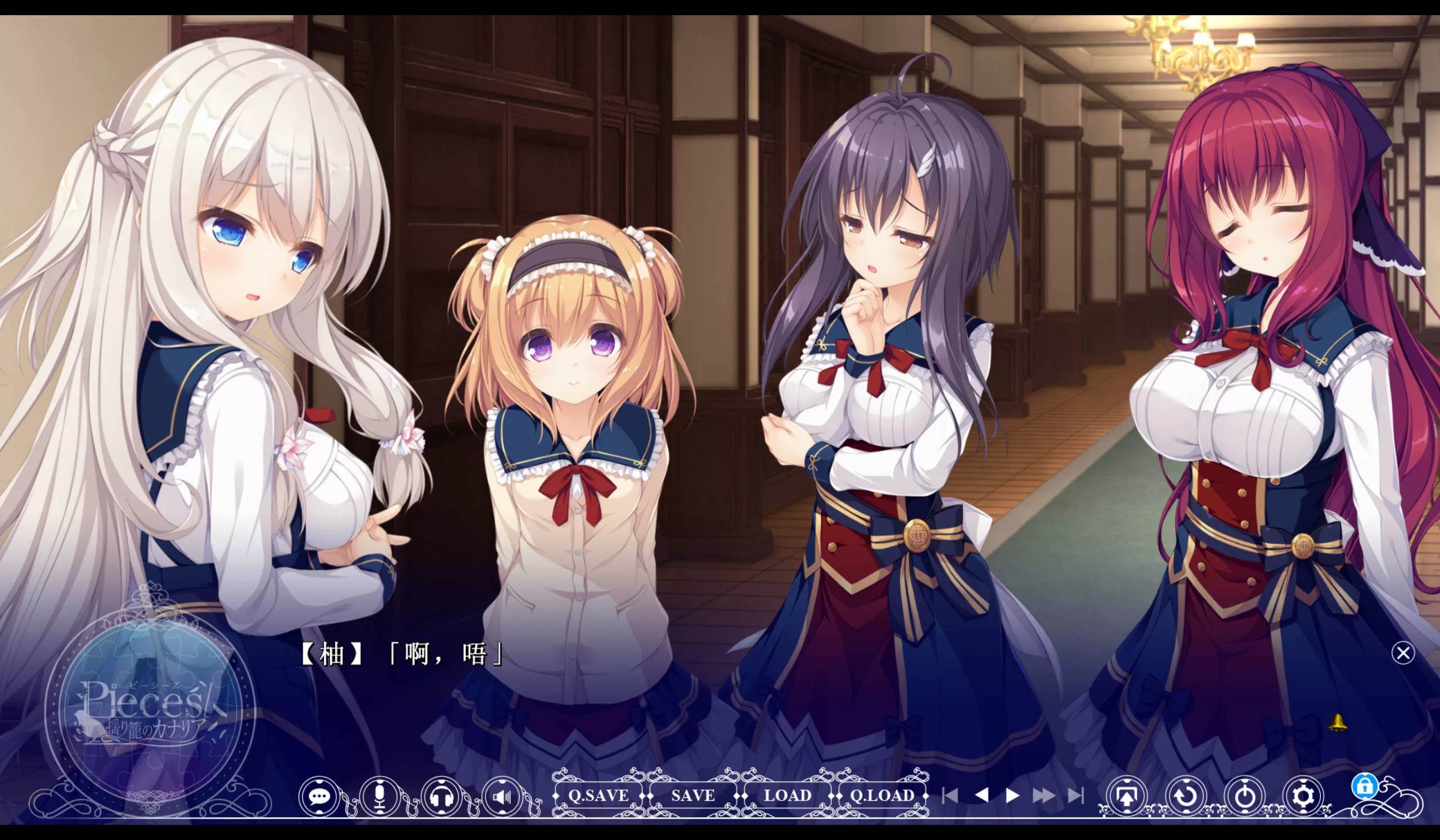Skip to next scene arrow

pyautogui.click(x=1075, y=796)
